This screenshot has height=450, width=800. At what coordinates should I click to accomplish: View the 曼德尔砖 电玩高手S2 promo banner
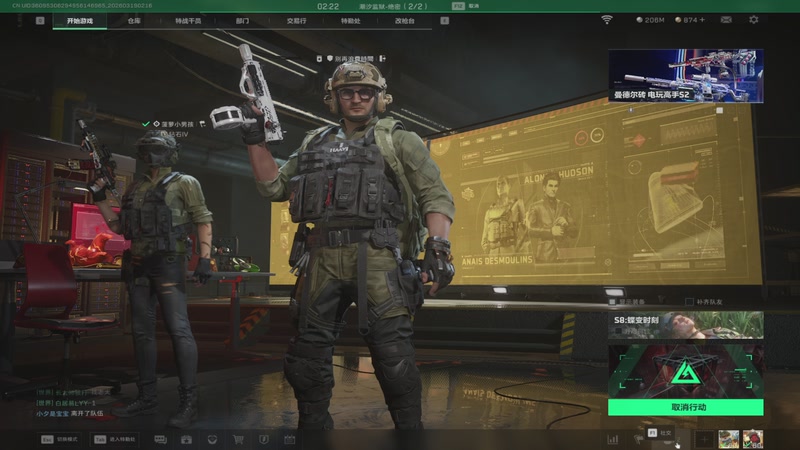click(x=685, y=75)
